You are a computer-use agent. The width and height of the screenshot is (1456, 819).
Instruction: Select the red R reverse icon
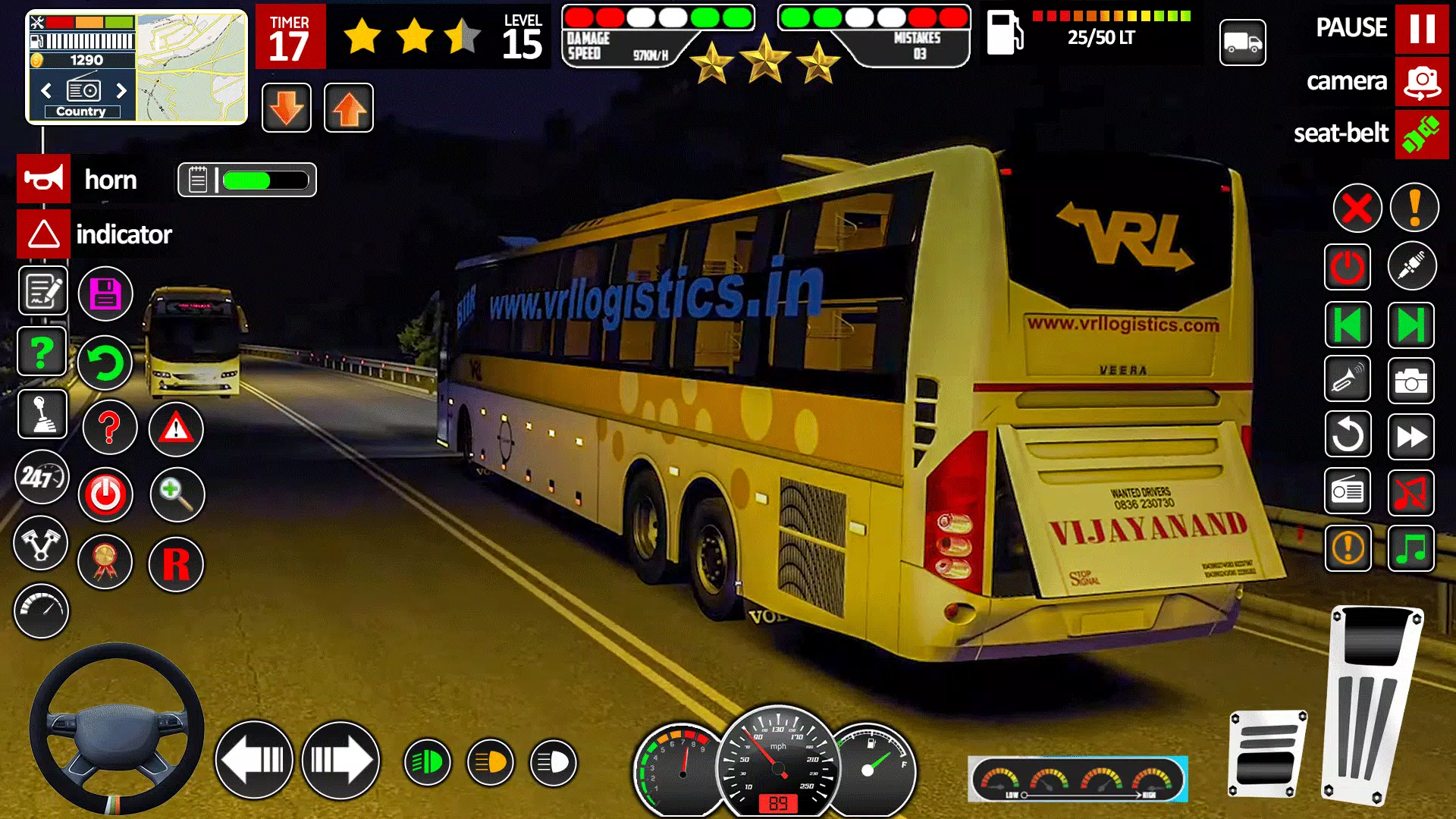[176, 565]
